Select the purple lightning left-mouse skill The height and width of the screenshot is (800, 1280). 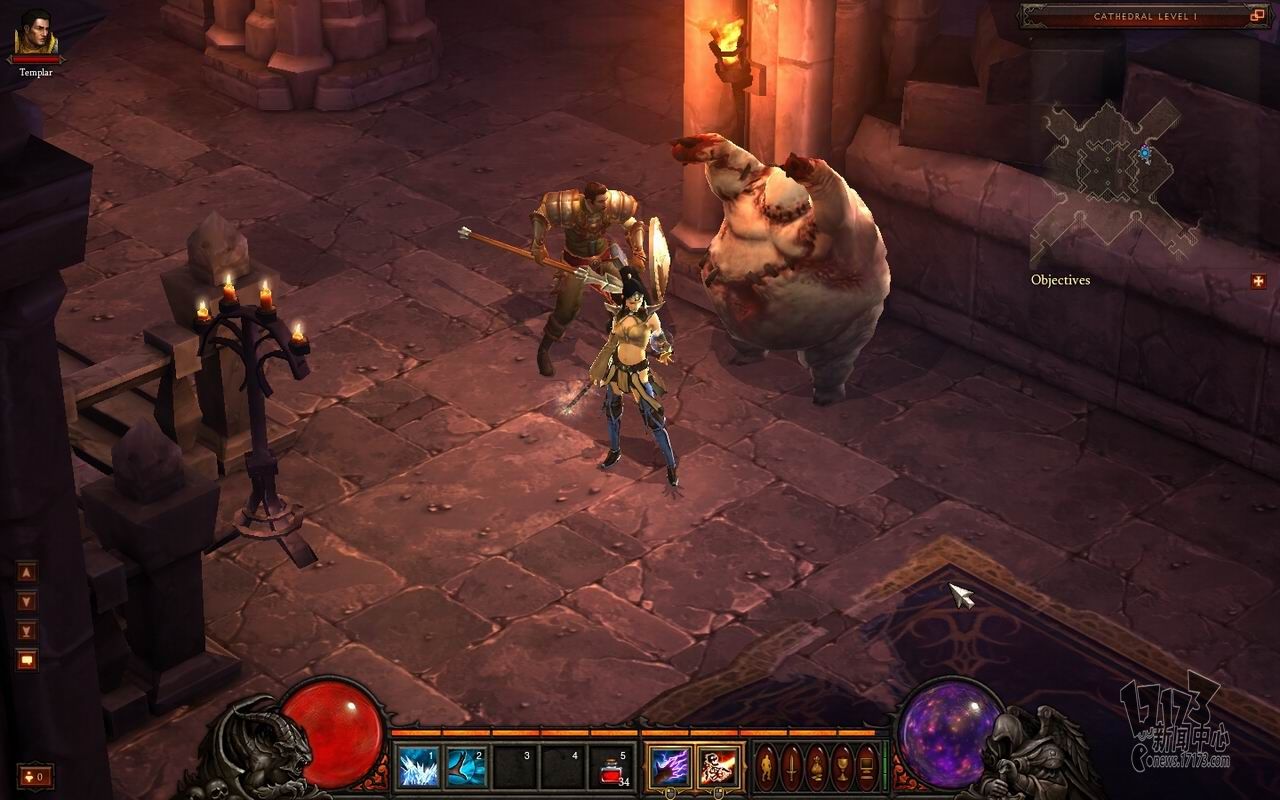pos(669,767)
